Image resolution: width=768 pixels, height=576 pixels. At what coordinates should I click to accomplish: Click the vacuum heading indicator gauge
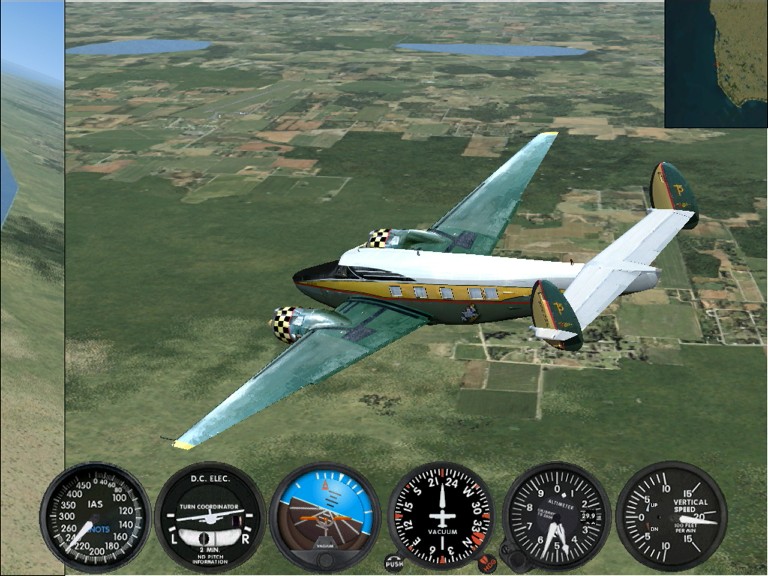tap(440, 516)
